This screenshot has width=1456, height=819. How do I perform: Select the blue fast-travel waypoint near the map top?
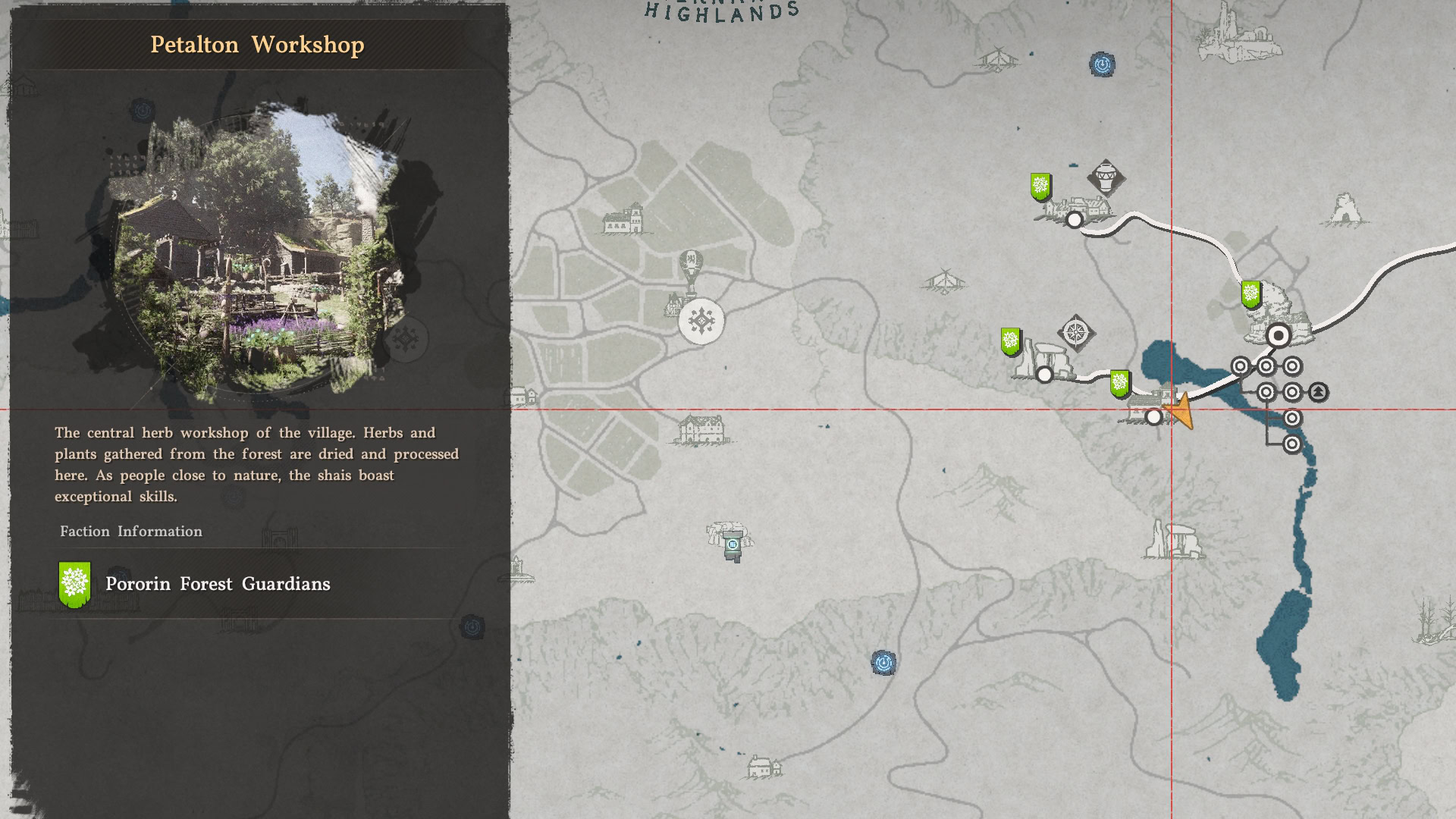pyautogui.click(x=1100, y=65)
